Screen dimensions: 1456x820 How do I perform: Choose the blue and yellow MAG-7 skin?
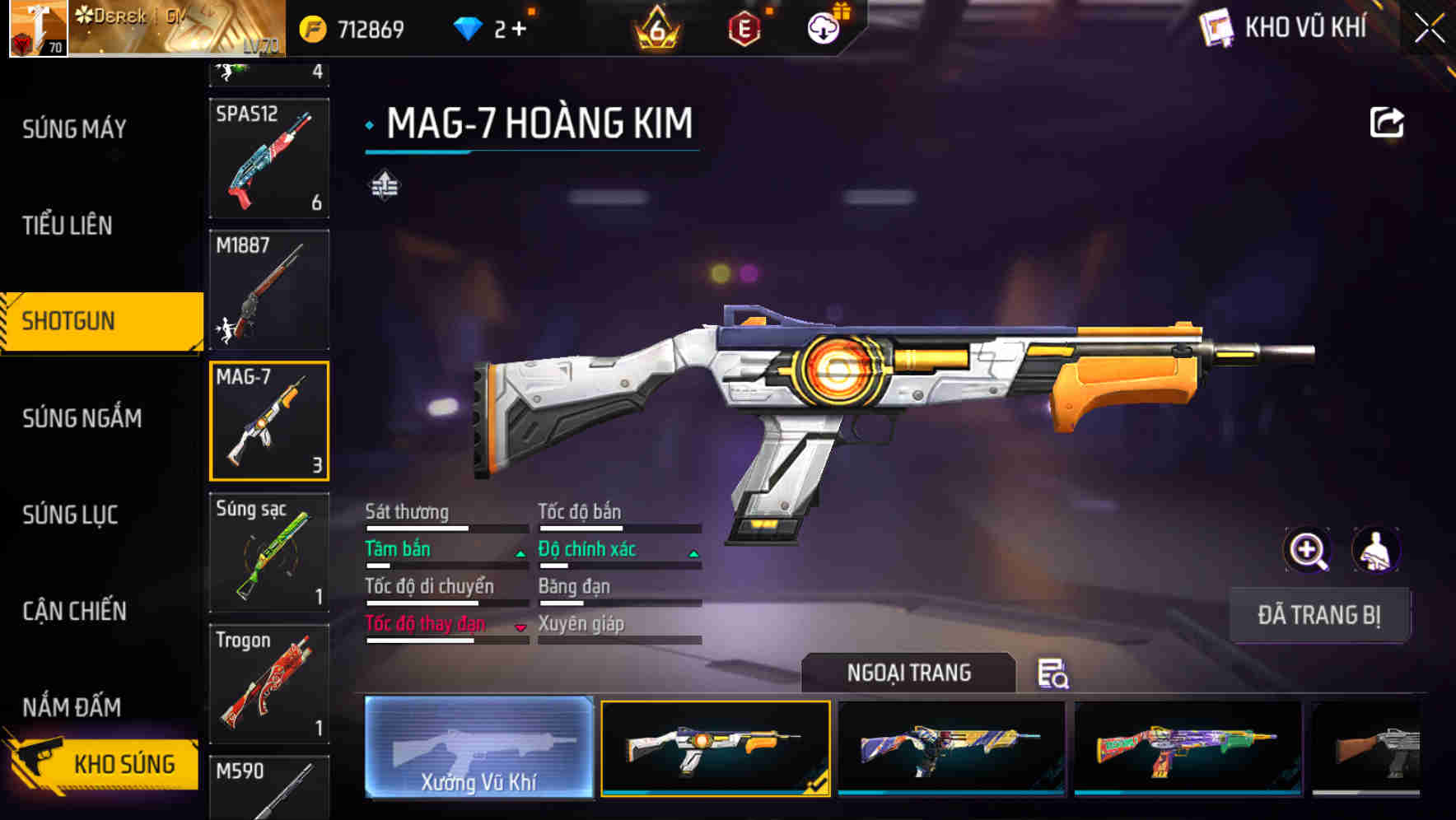951,748
